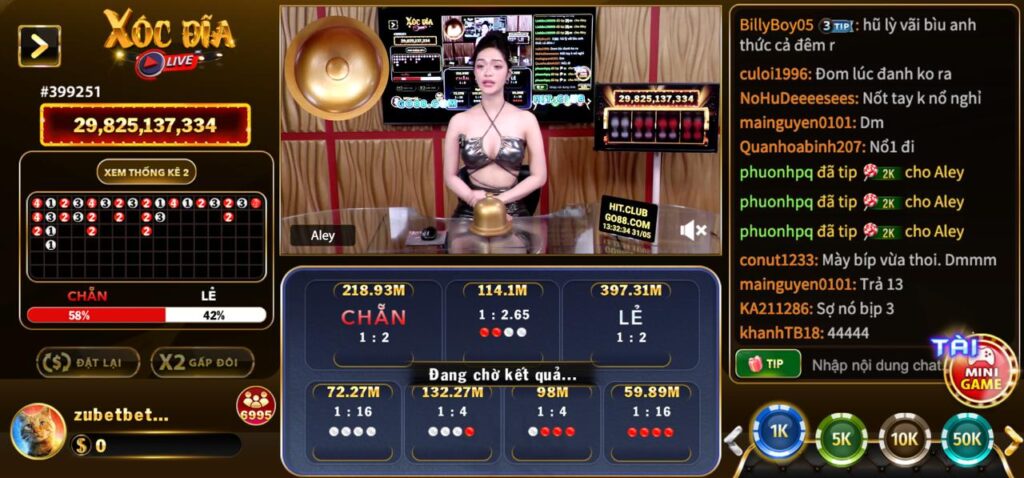Viewport: 1024px width, 478px height.
Task: Open Xem Thống Kê 2 statistics
Action: (x=146, y=172)
